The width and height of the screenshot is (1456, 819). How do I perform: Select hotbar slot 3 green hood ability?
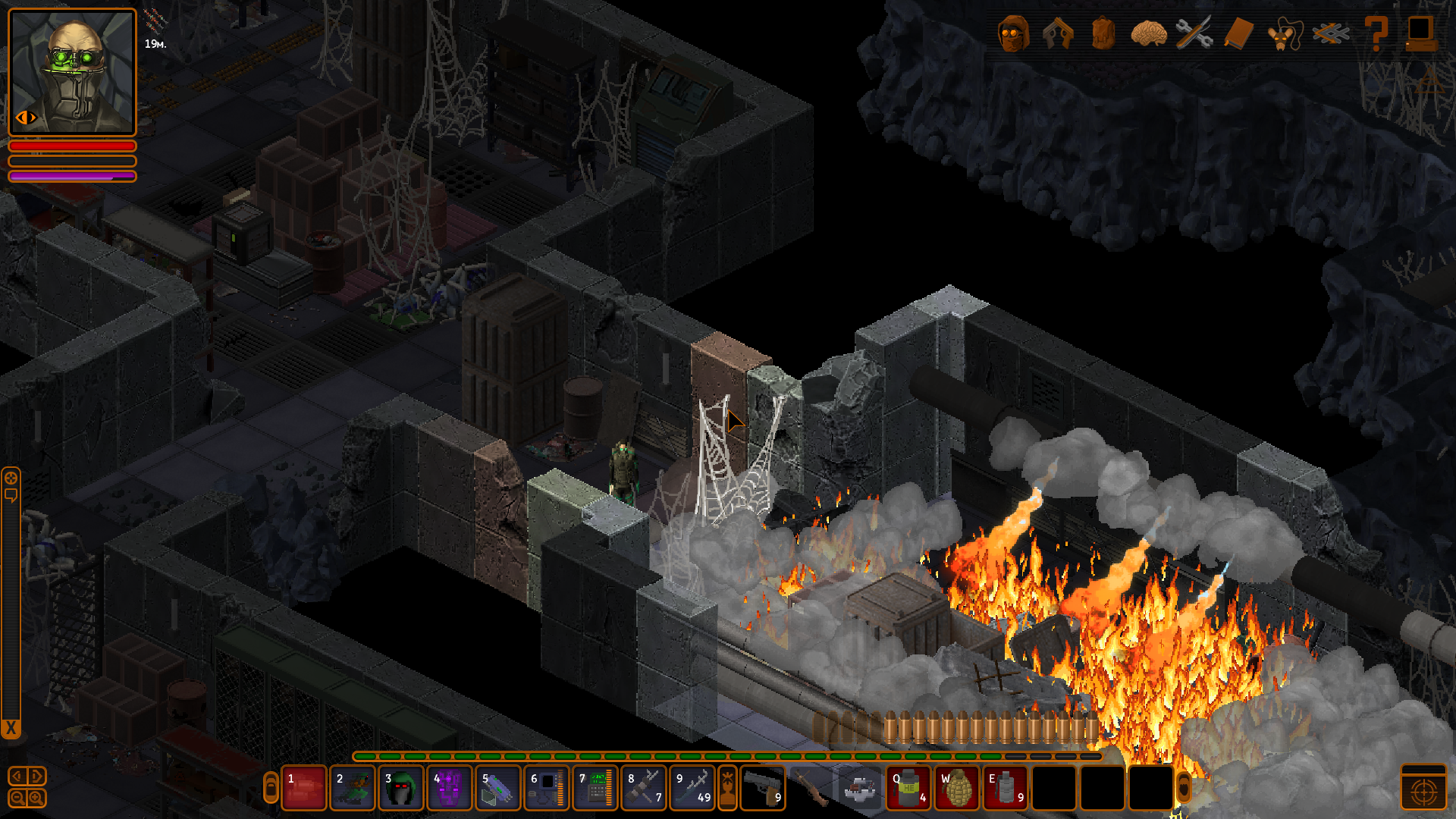[400, 789]
